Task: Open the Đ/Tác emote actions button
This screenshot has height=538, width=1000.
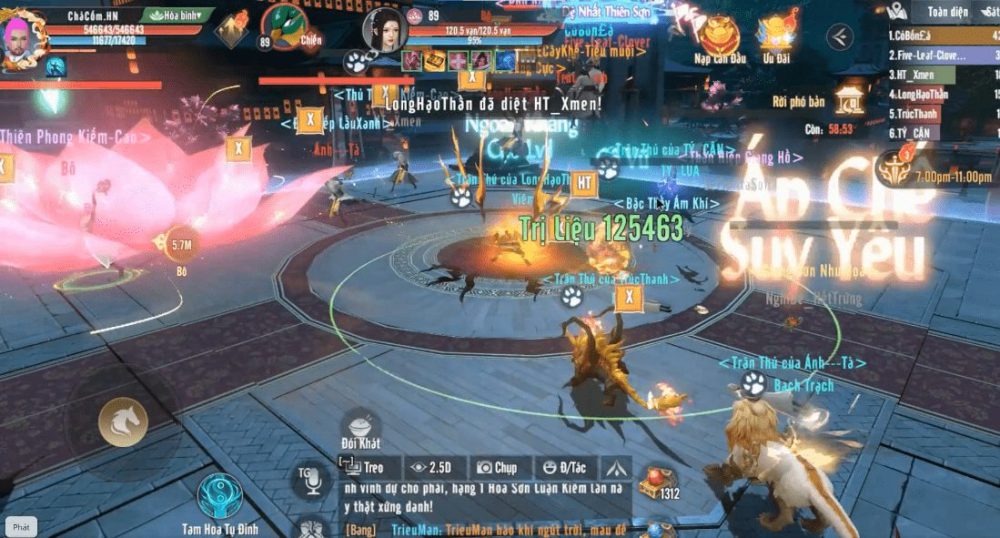Action: 563,467
